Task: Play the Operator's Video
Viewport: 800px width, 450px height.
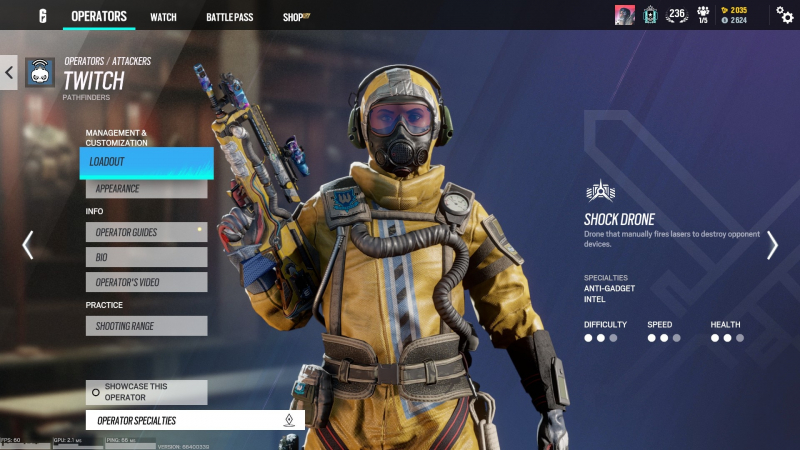Action: tap(146, 282)
